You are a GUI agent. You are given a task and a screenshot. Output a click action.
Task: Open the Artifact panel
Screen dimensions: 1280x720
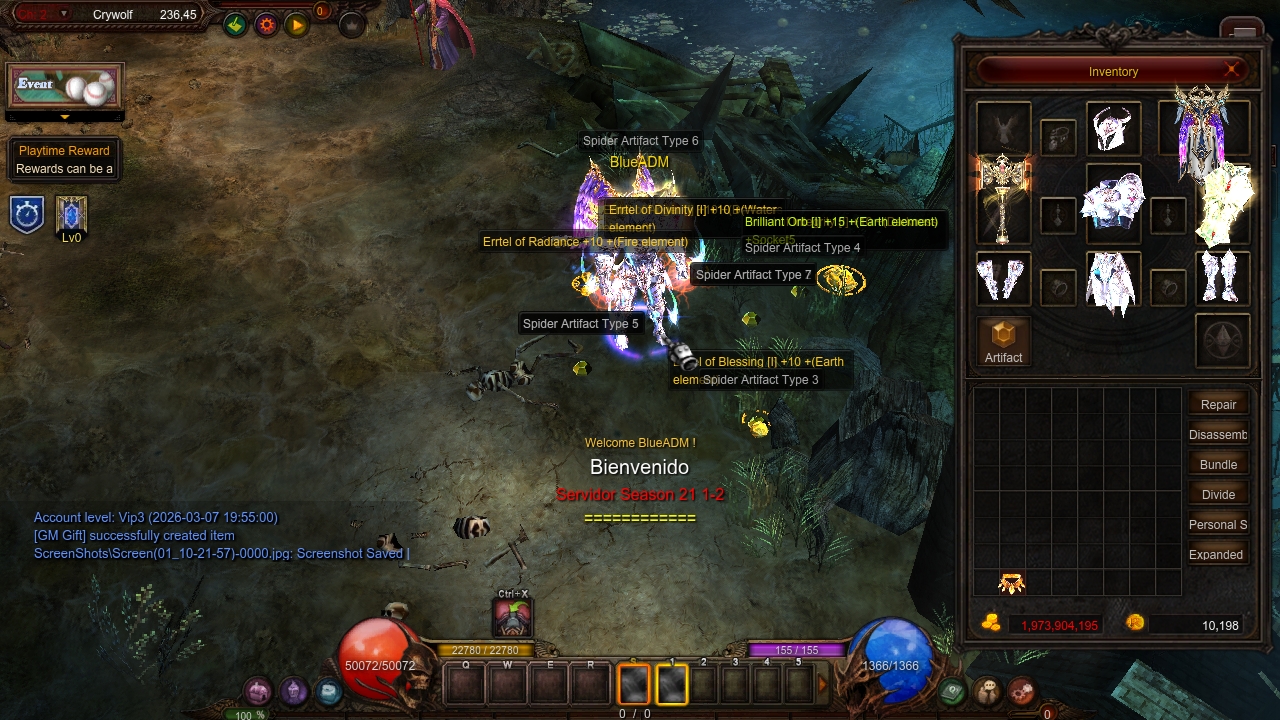tap(1003, 341)
